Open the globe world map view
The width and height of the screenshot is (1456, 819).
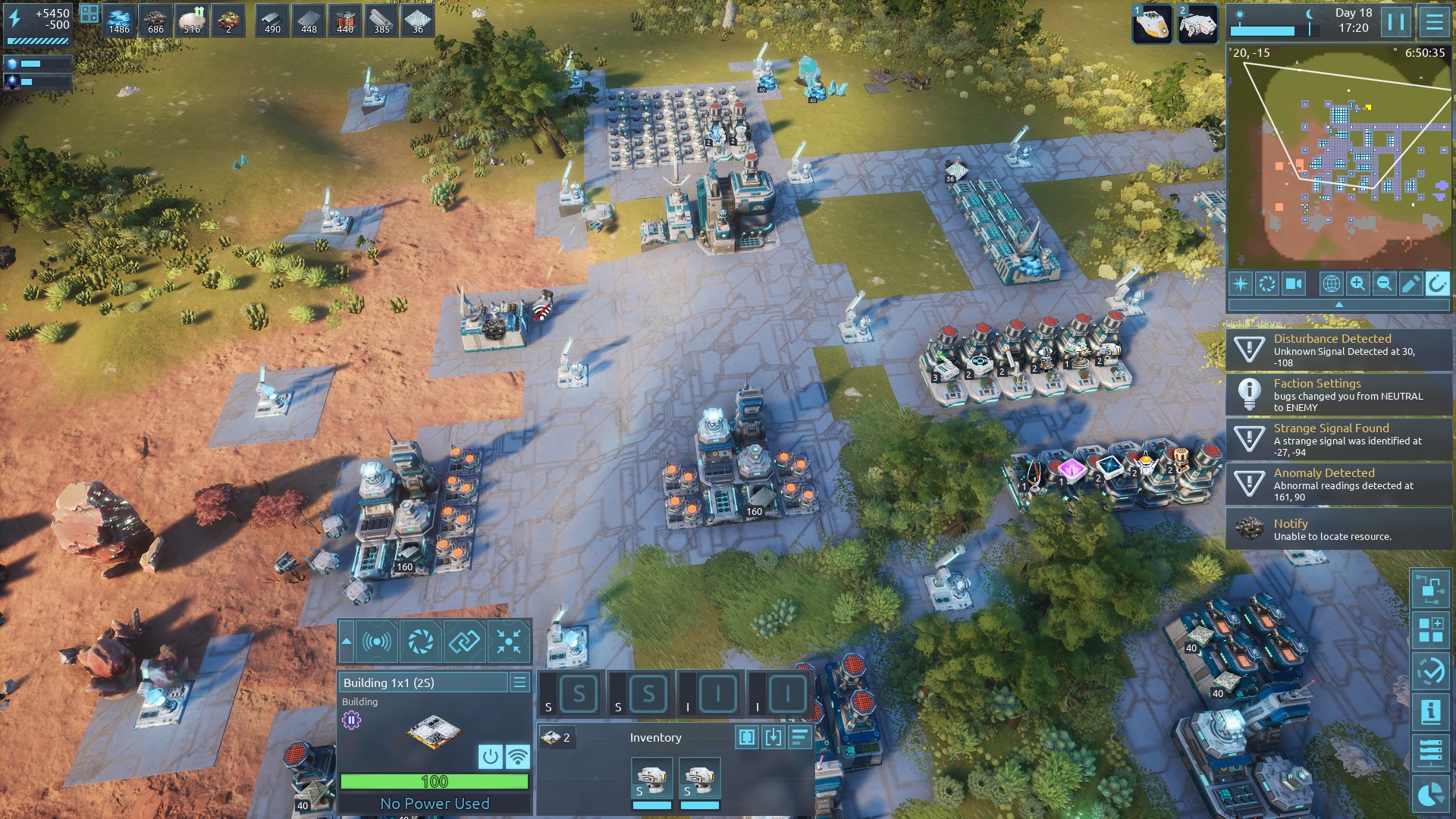tap(1331, 284)
